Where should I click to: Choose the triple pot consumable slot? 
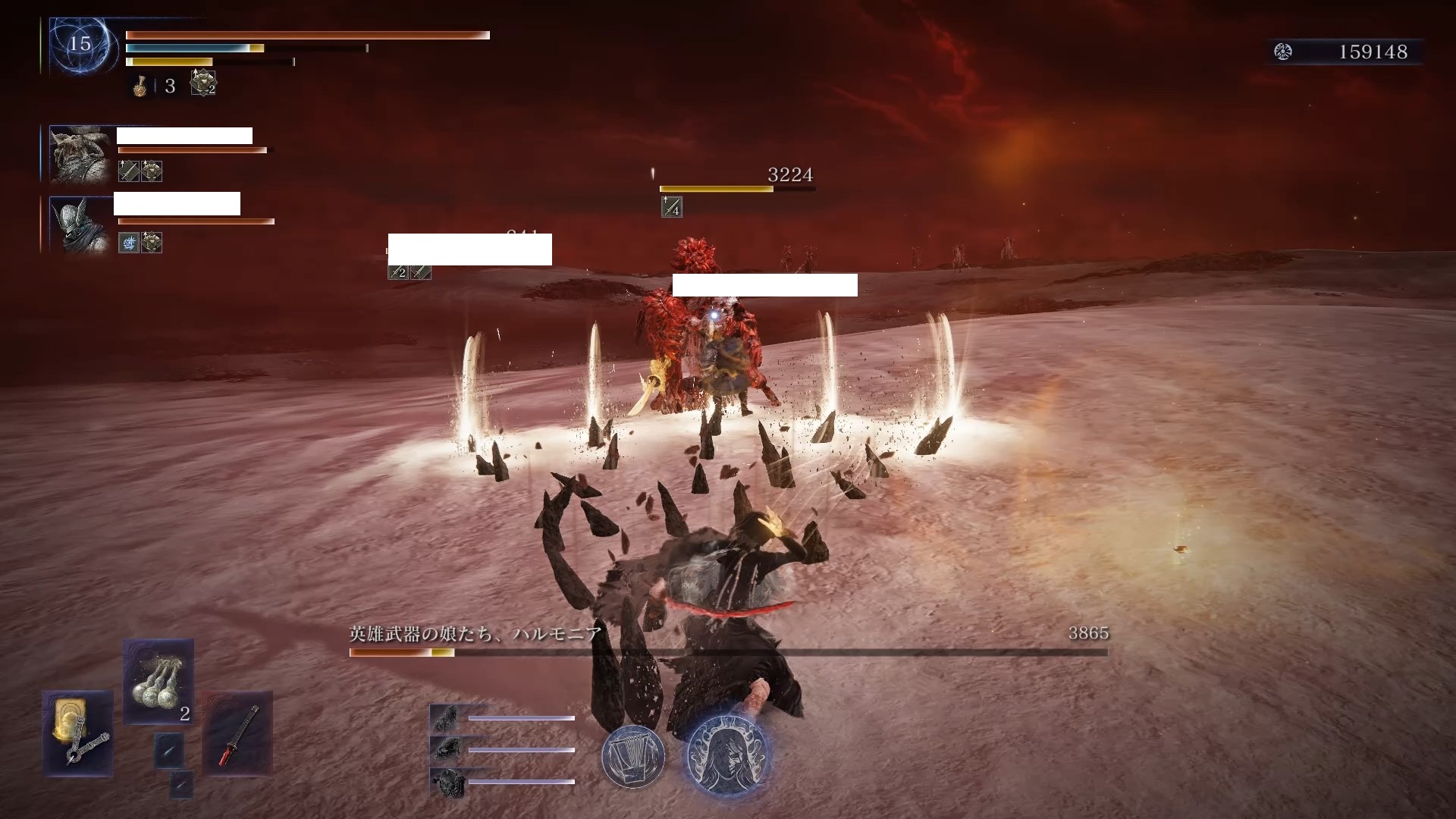pyautogui.click(x=158, y=682)
